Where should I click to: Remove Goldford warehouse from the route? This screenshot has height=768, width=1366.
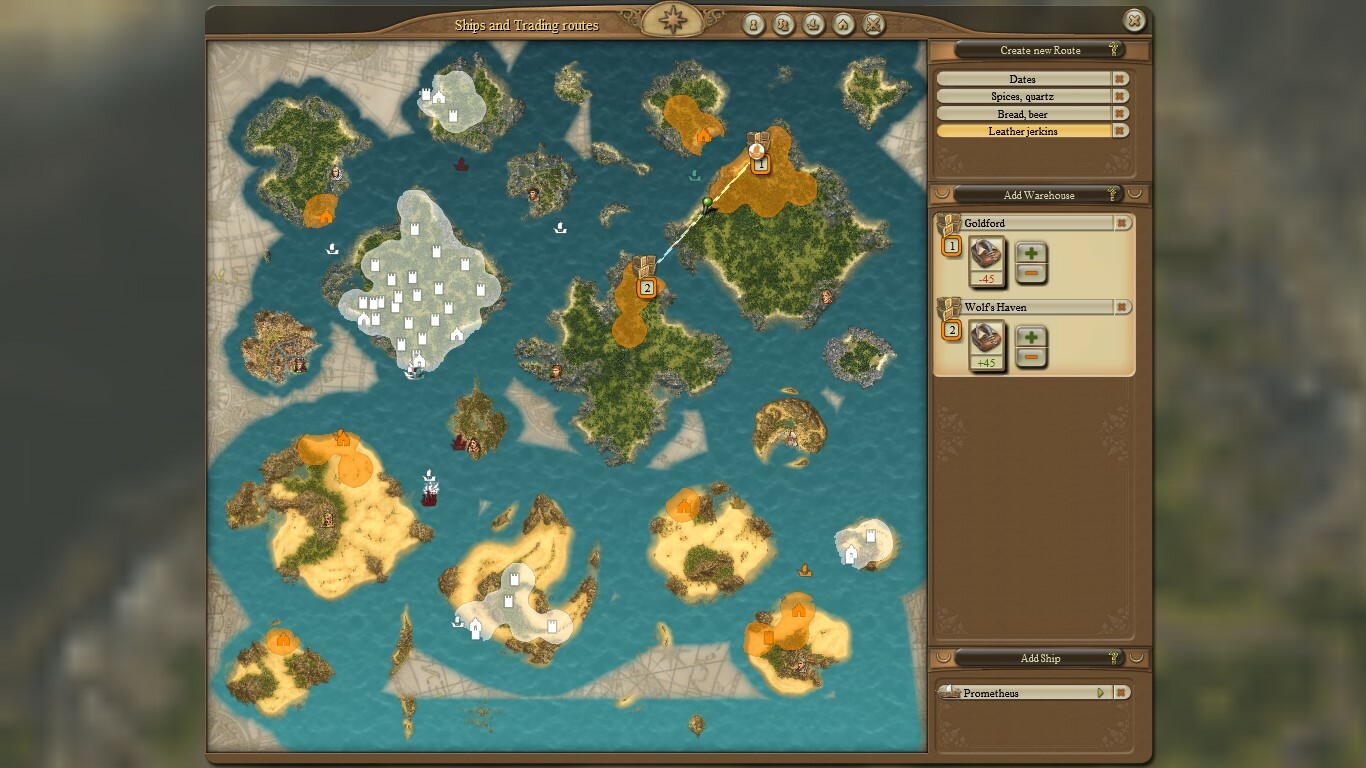point(1122,223)
